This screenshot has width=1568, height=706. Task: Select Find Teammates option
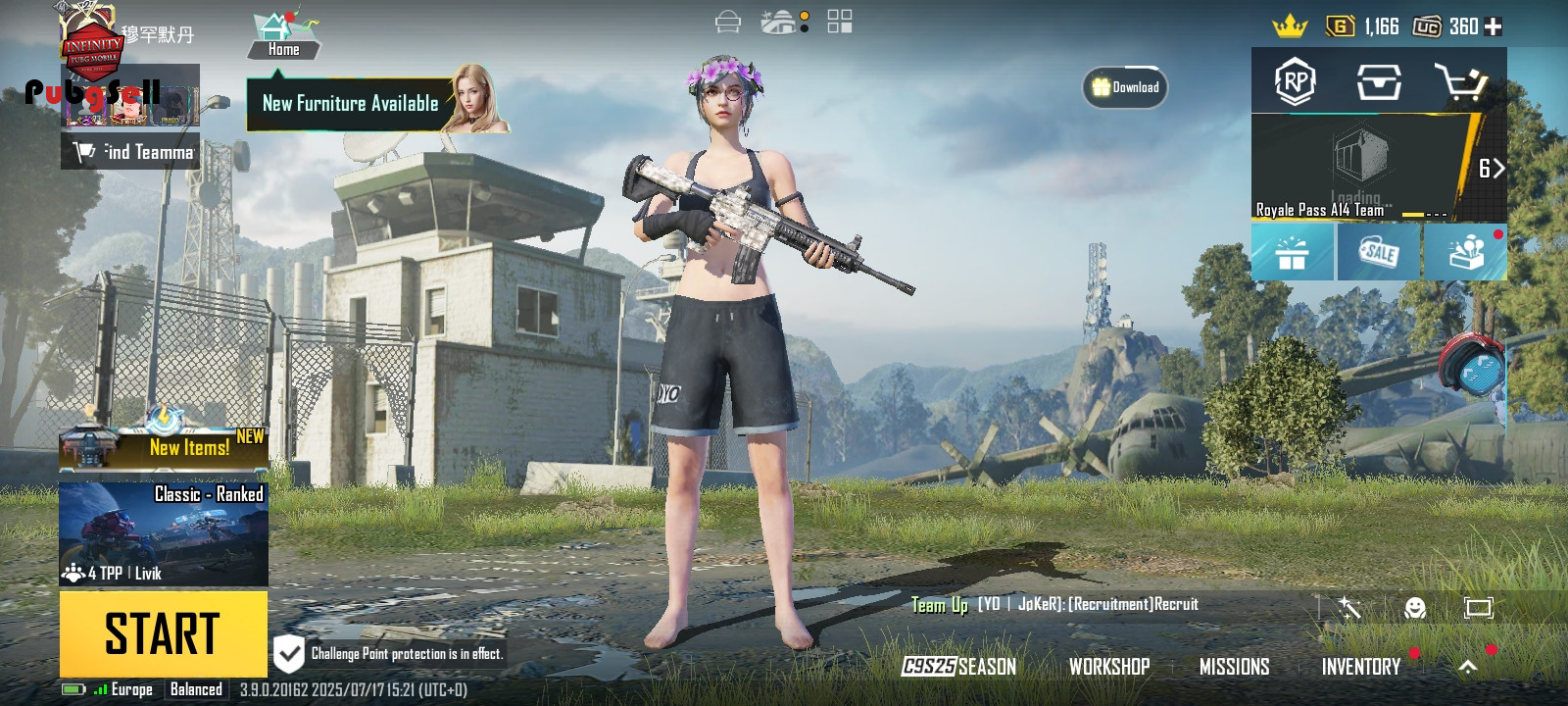(131, 152)
